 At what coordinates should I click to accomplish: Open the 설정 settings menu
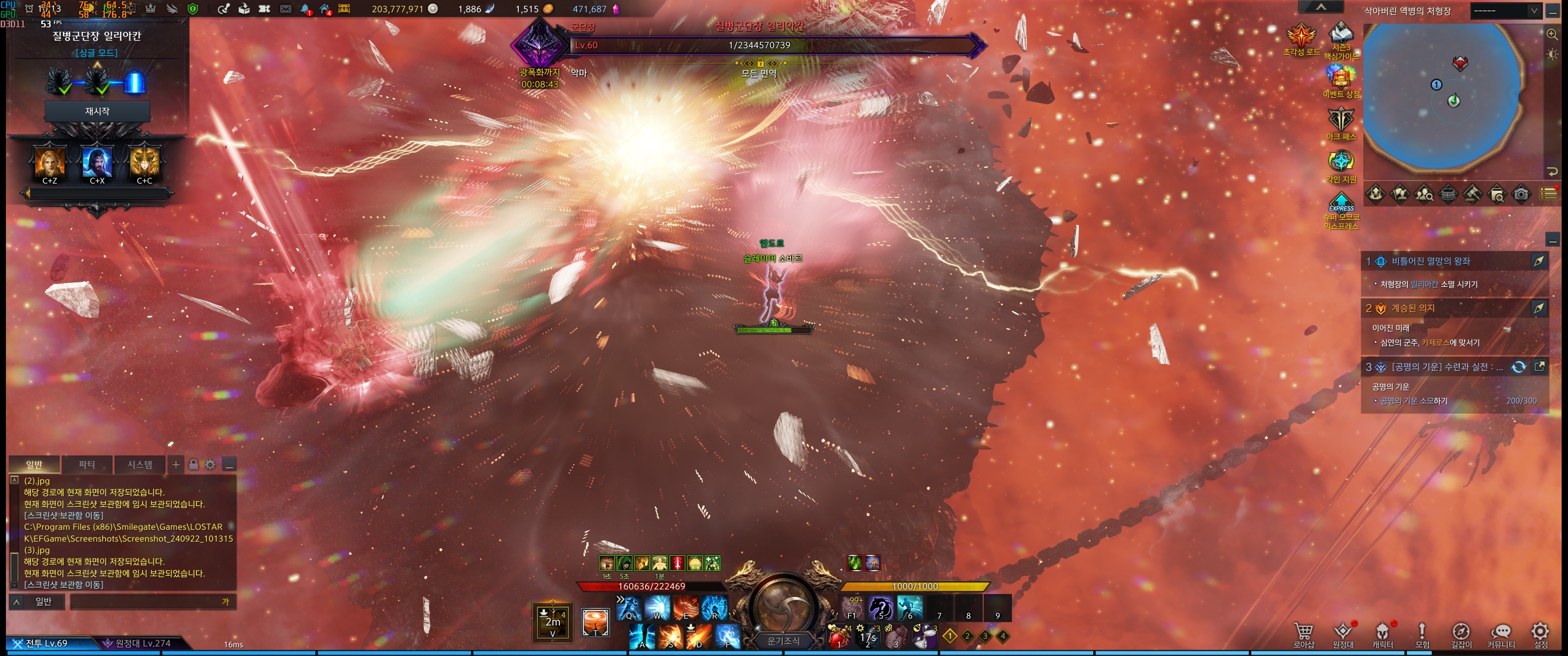click(1540, 634)
